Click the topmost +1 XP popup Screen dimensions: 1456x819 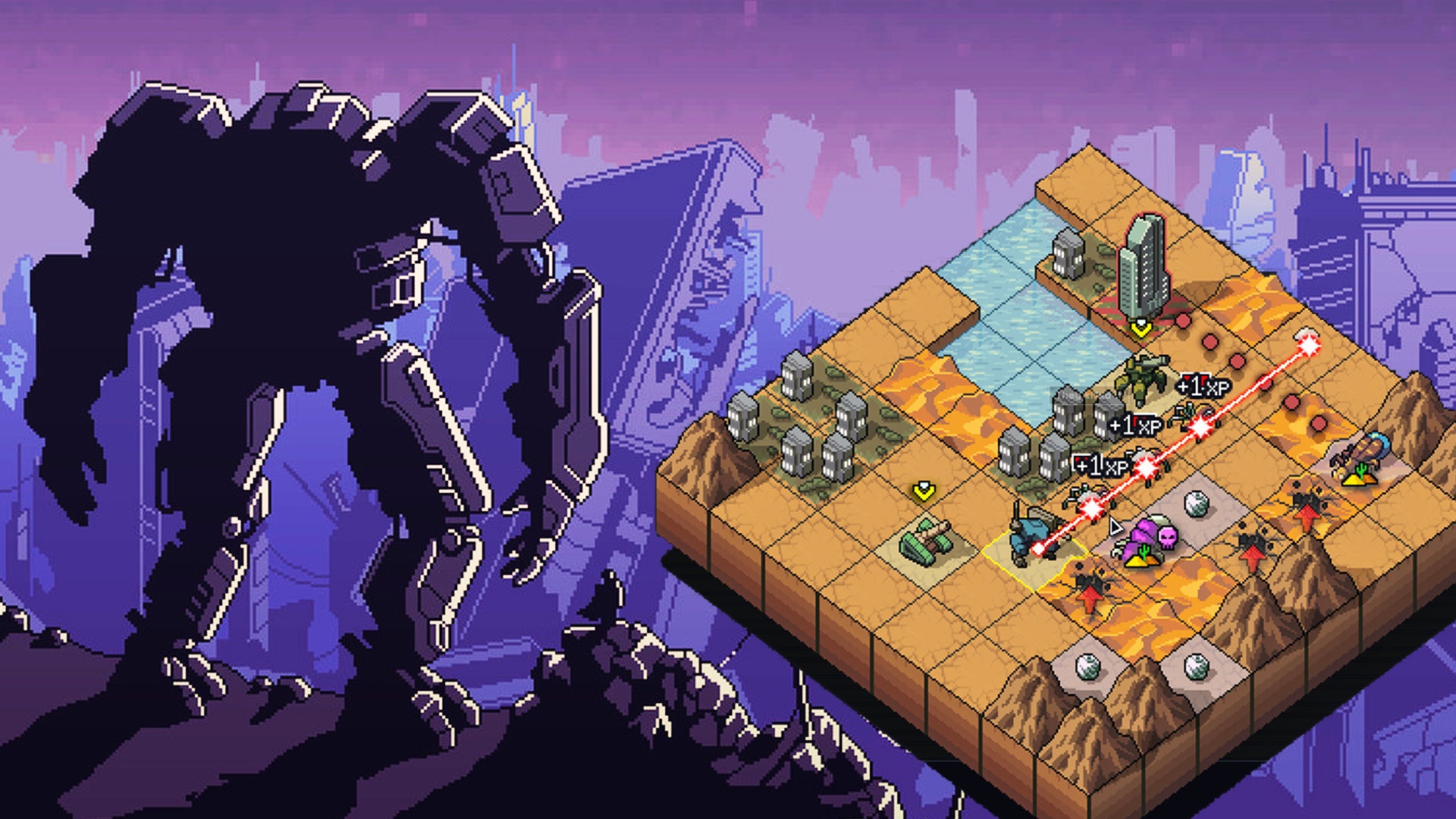[1201, 386]
